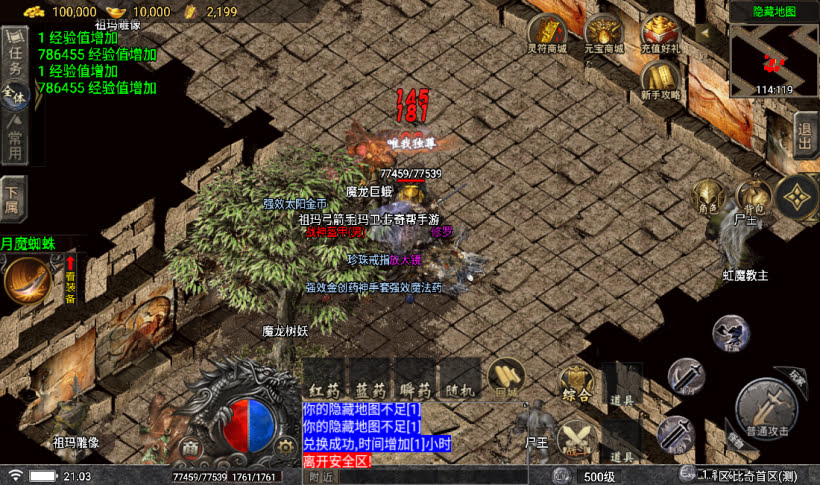Collapse the top shop icons with the arrow
Viewport: 820px width, 485px height.
704,32
